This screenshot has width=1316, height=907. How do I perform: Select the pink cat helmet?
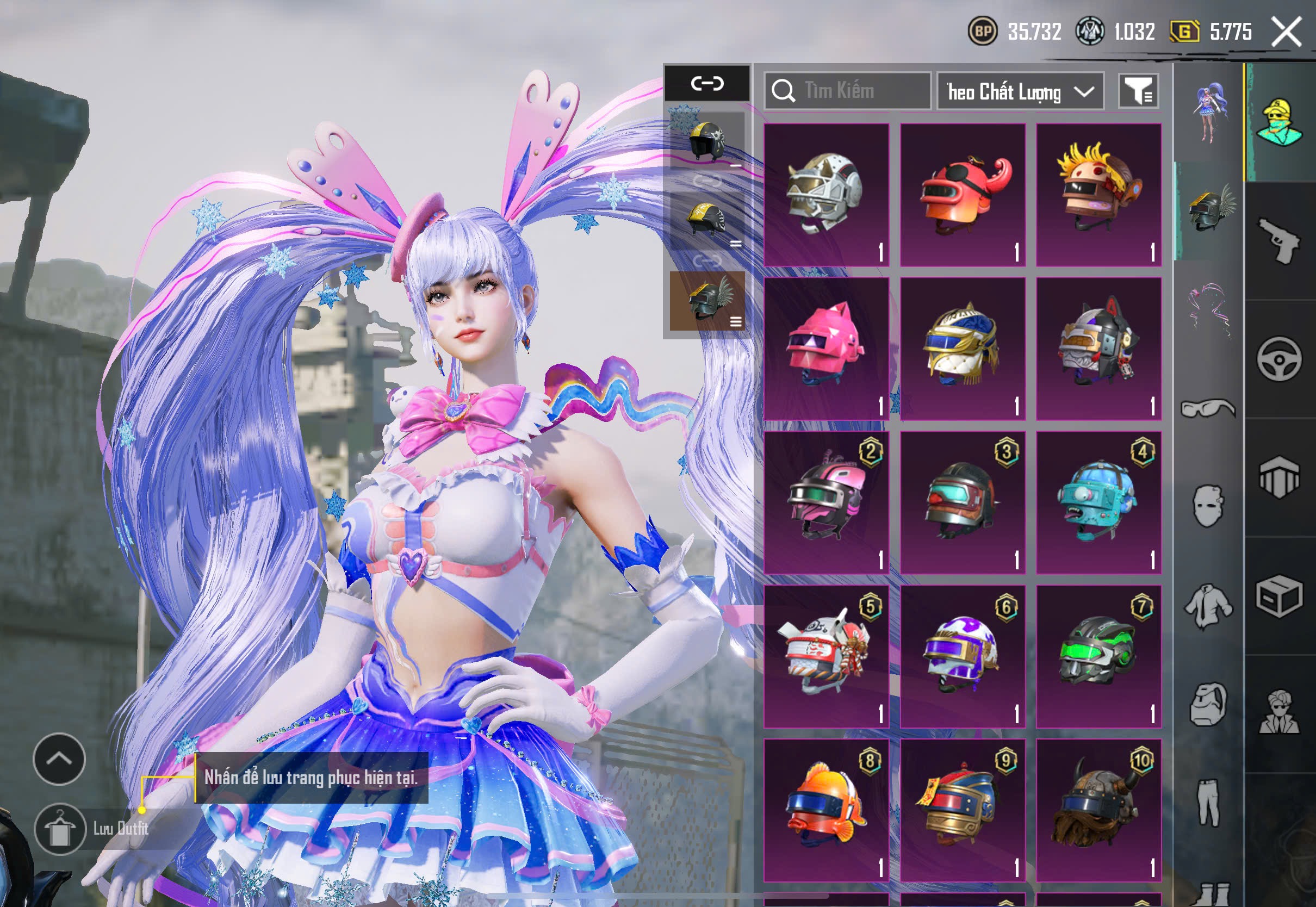825,349
